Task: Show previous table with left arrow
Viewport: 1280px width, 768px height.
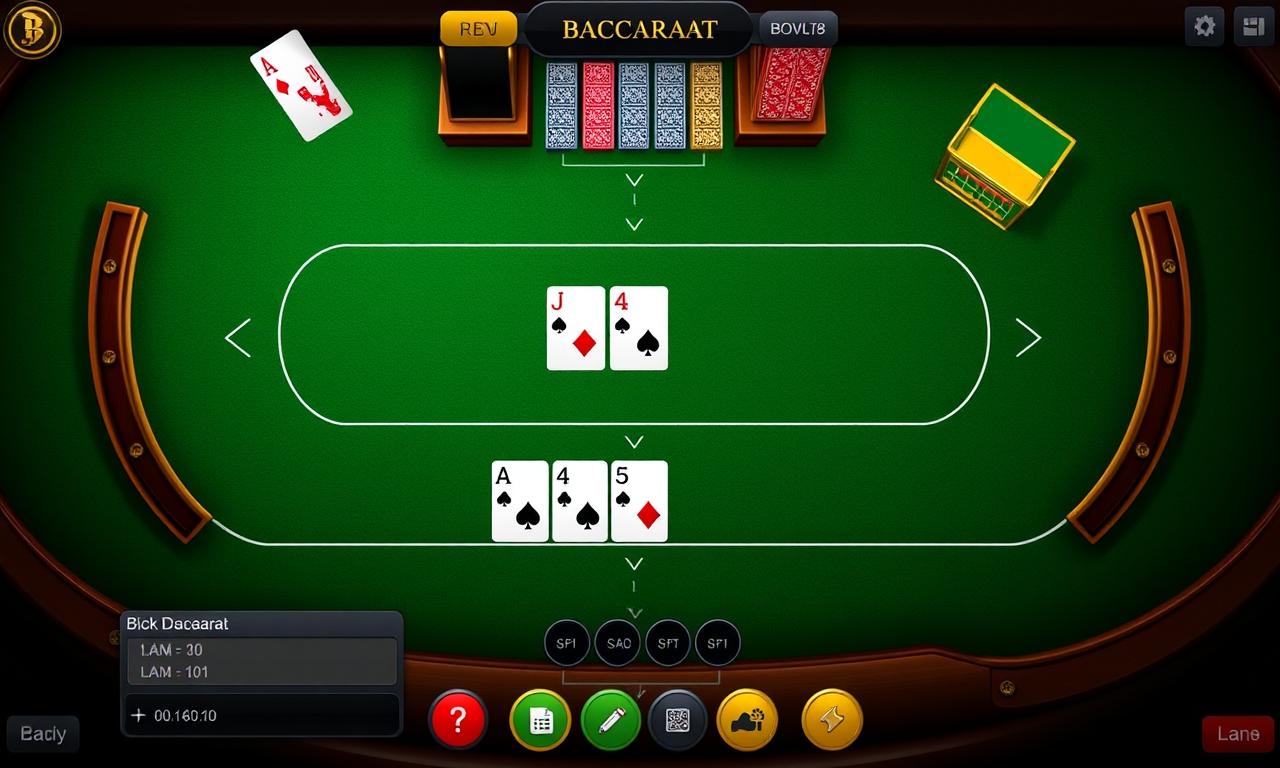Action: [238, 338]
